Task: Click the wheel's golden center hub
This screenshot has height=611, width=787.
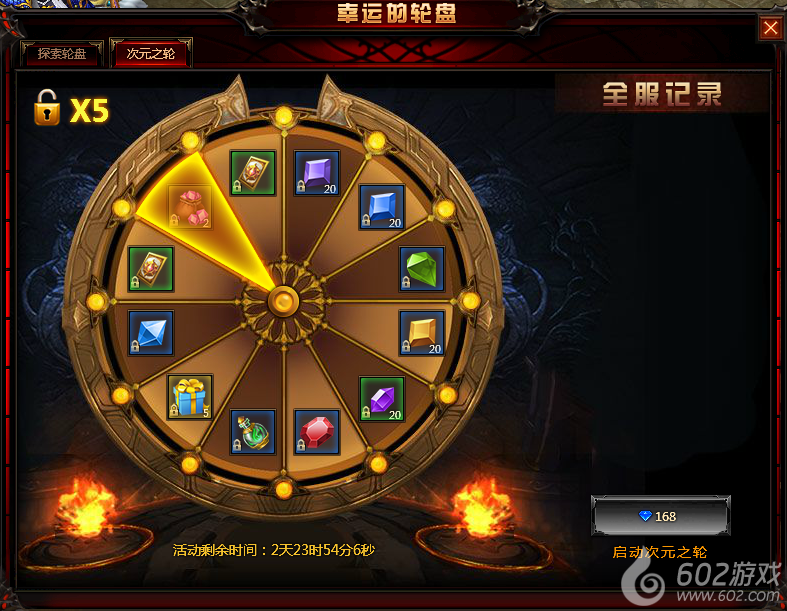Action: tap(284, 299)
